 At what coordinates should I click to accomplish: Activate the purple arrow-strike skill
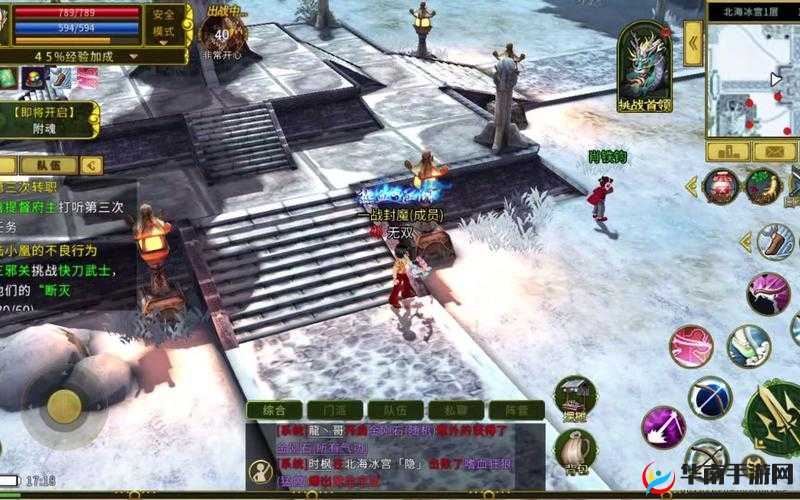(661, 426)
